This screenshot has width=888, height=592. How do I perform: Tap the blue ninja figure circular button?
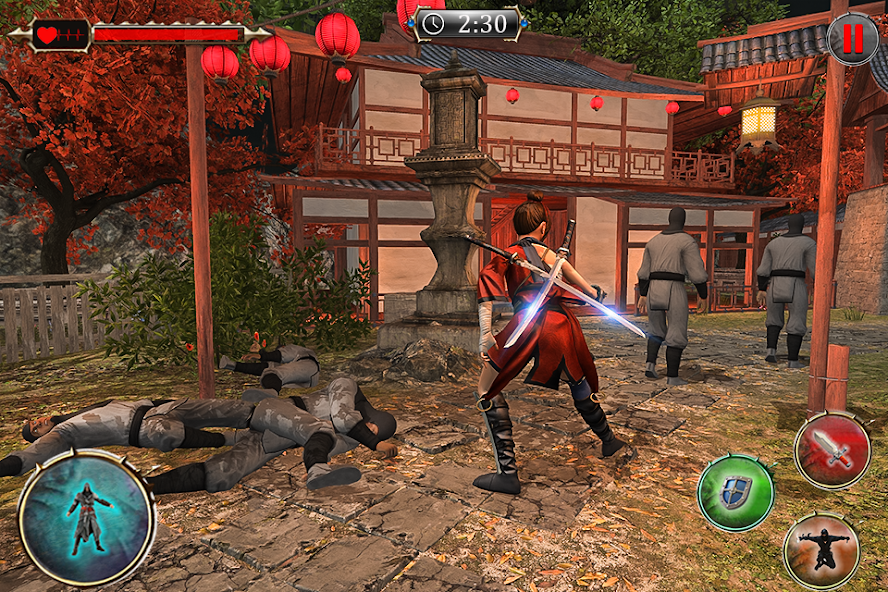[86, 517]
